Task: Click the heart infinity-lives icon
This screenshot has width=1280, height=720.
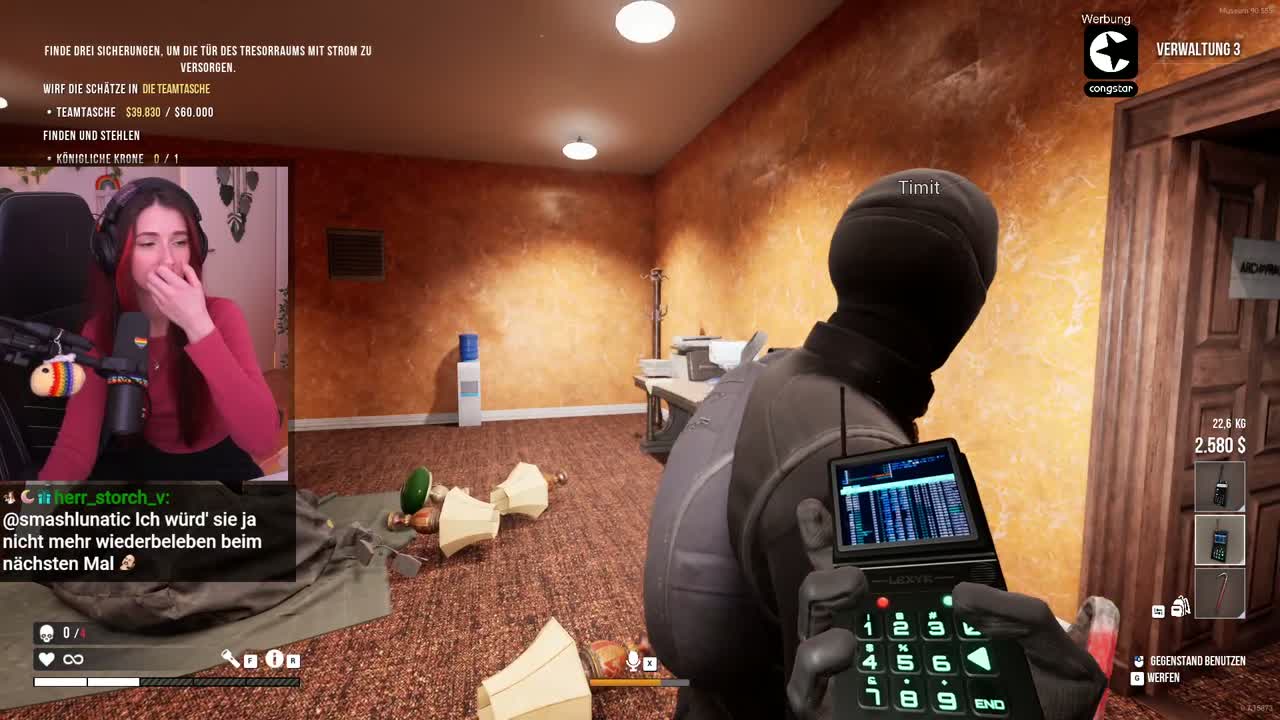Action: (x=46, y=658)
